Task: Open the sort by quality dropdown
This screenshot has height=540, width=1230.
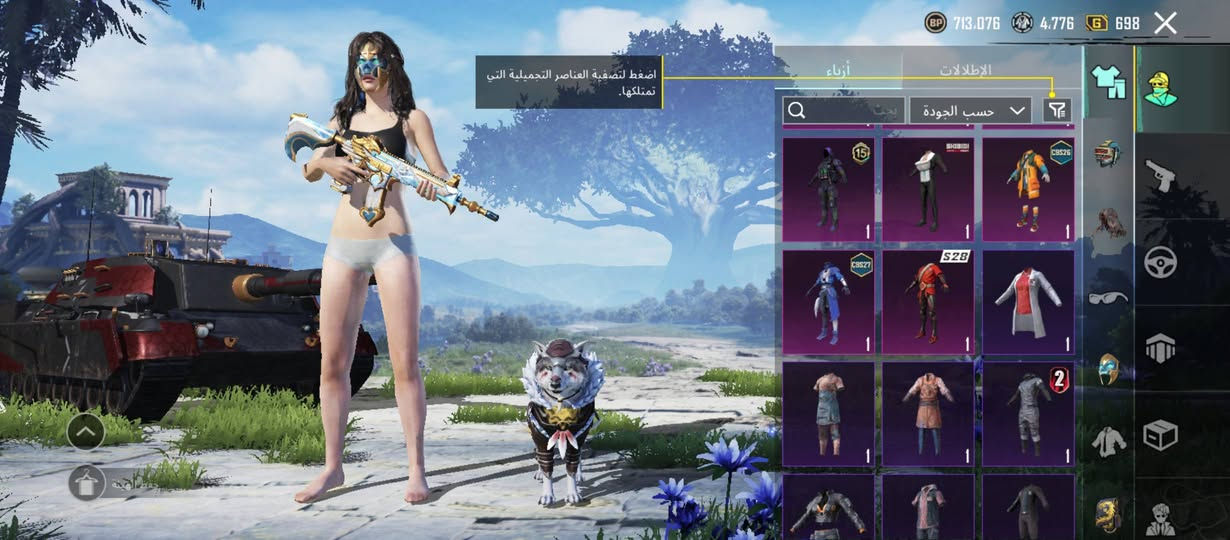Action: coord(970,110)
